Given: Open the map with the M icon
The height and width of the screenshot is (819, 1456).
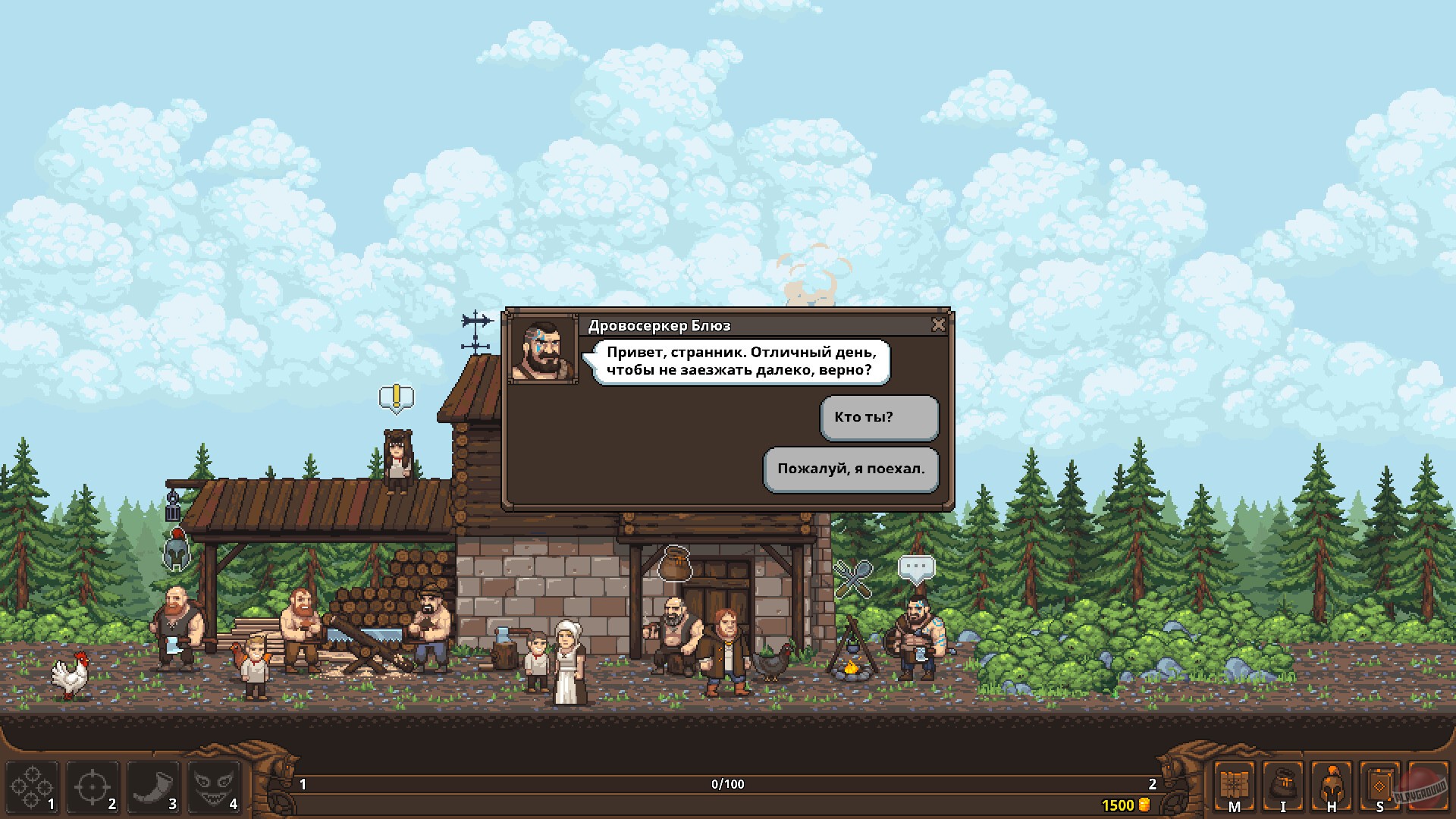Looking at the screenshot, I should click(x=1235, y=786).
